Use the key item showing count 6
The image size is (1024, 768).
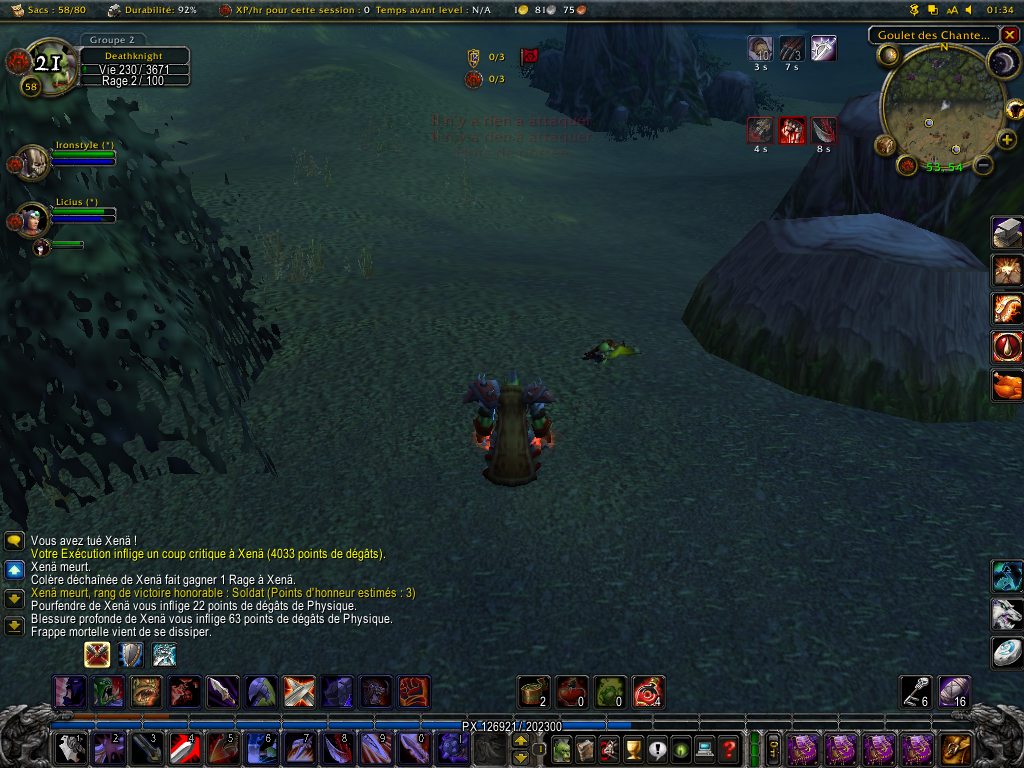coord(916,692)
